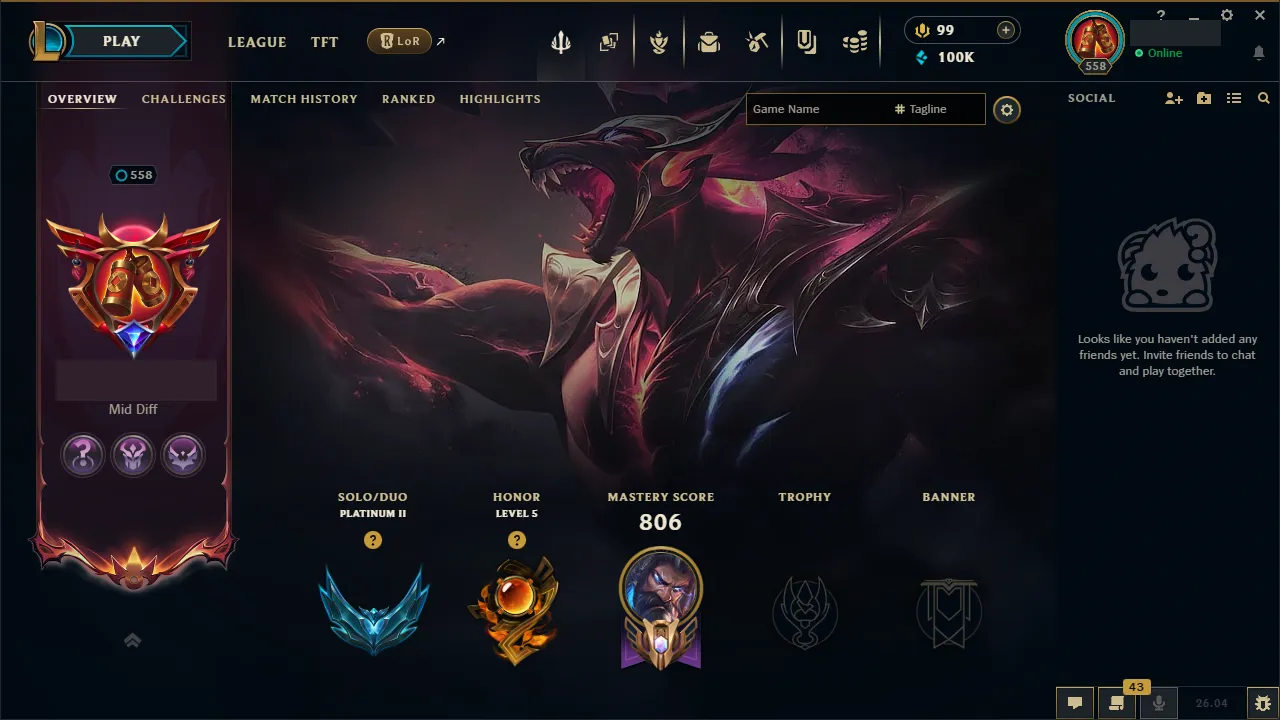Toggle the voice chat microphone
Image resolution: width=1280 pixels, height=720 pixels.
coord(1159,703)
